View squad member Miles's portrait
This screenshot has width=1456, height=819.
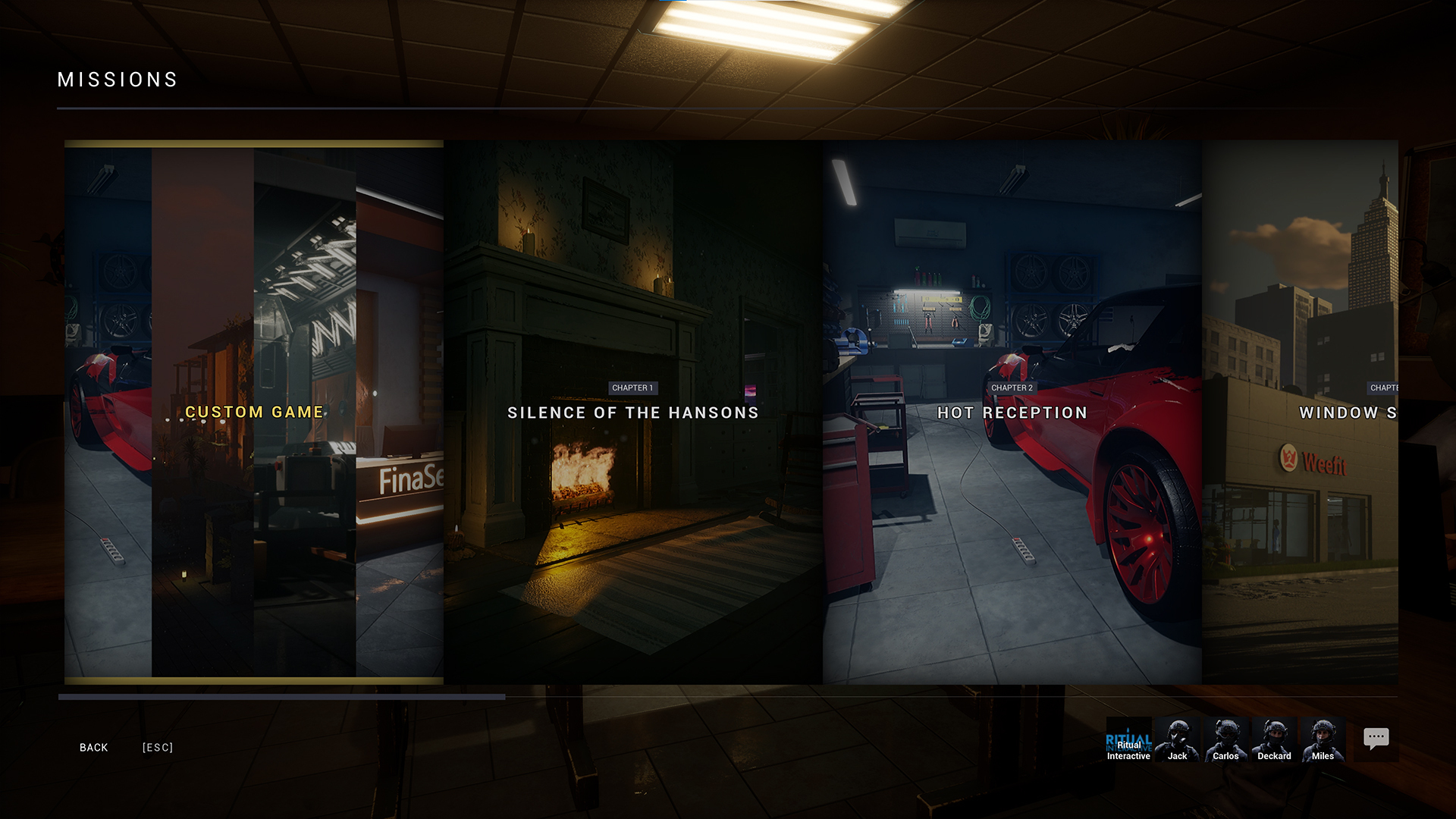click(x=1323, y=739)
